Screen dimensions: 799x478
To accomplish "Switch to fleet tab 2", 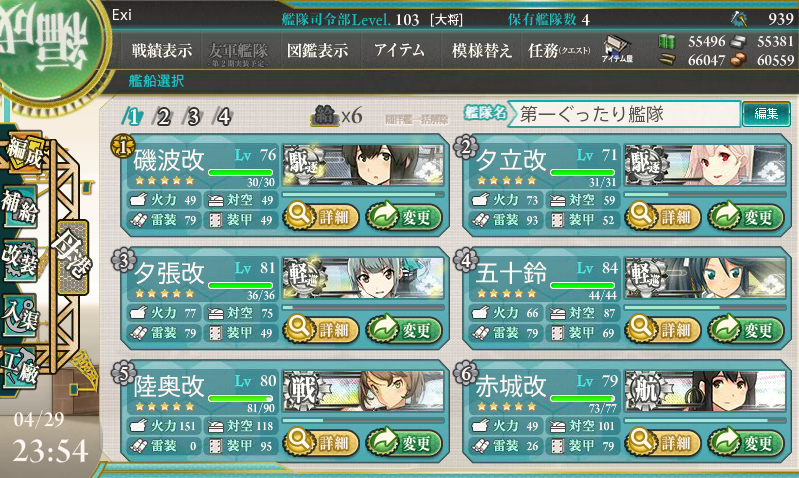I will click(x=163, y=116).
